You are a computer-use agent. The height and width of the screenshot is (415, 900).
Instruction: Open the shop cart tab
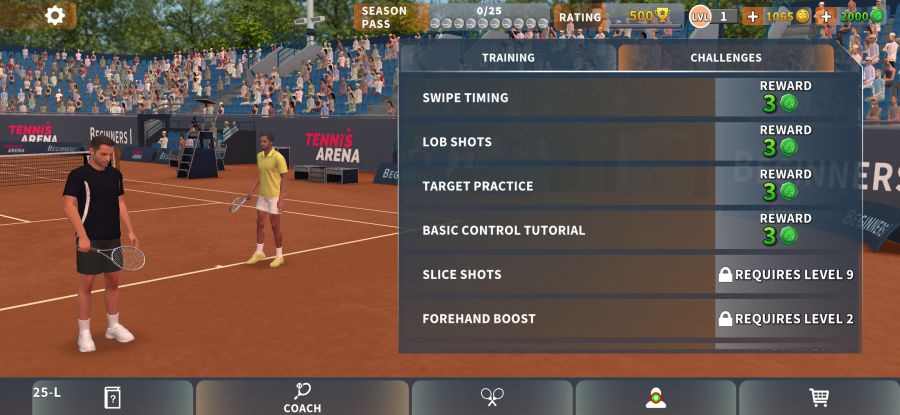pos(819,397)
